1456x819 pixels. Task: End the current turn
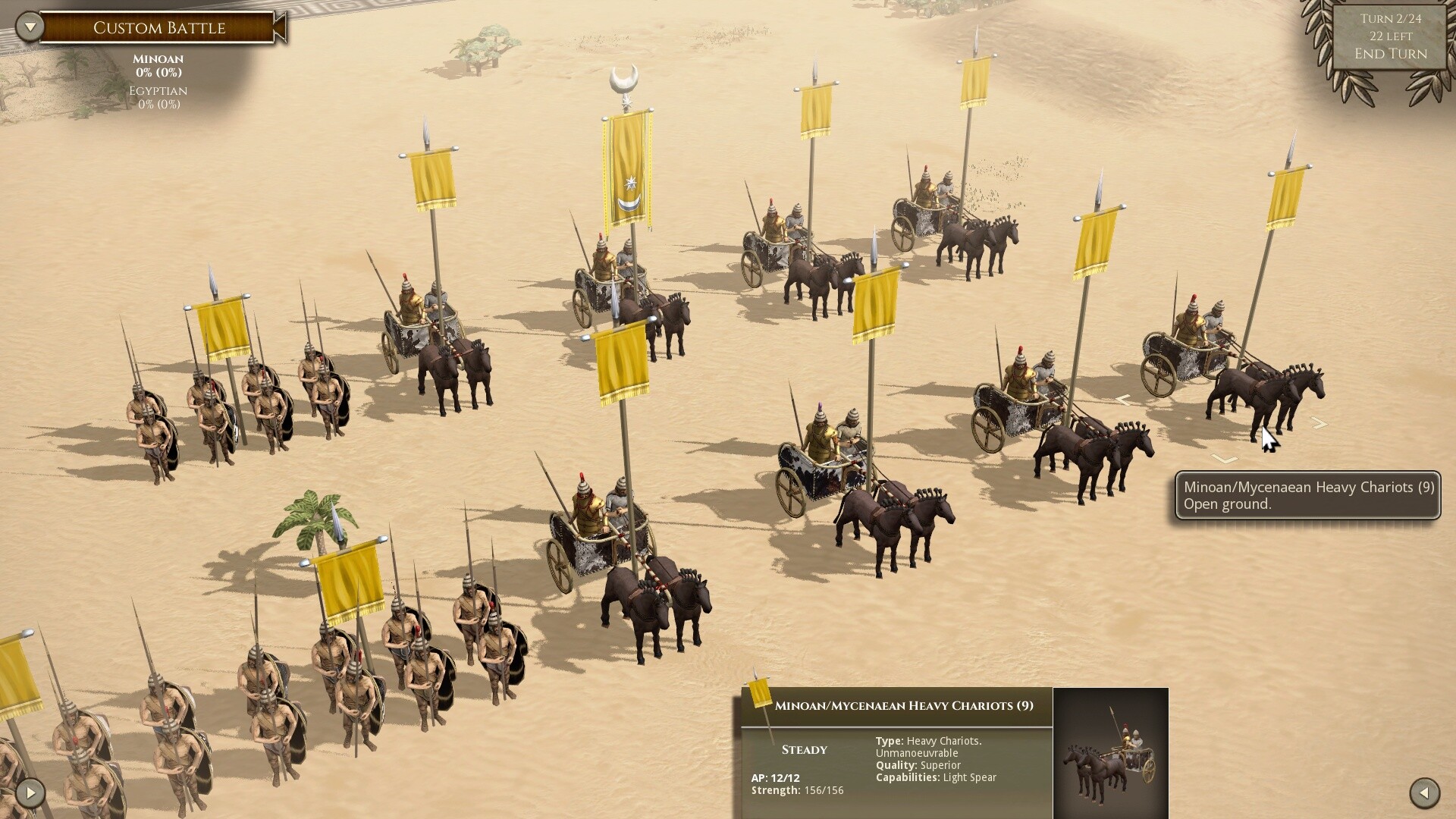(x=1390, y=54)
